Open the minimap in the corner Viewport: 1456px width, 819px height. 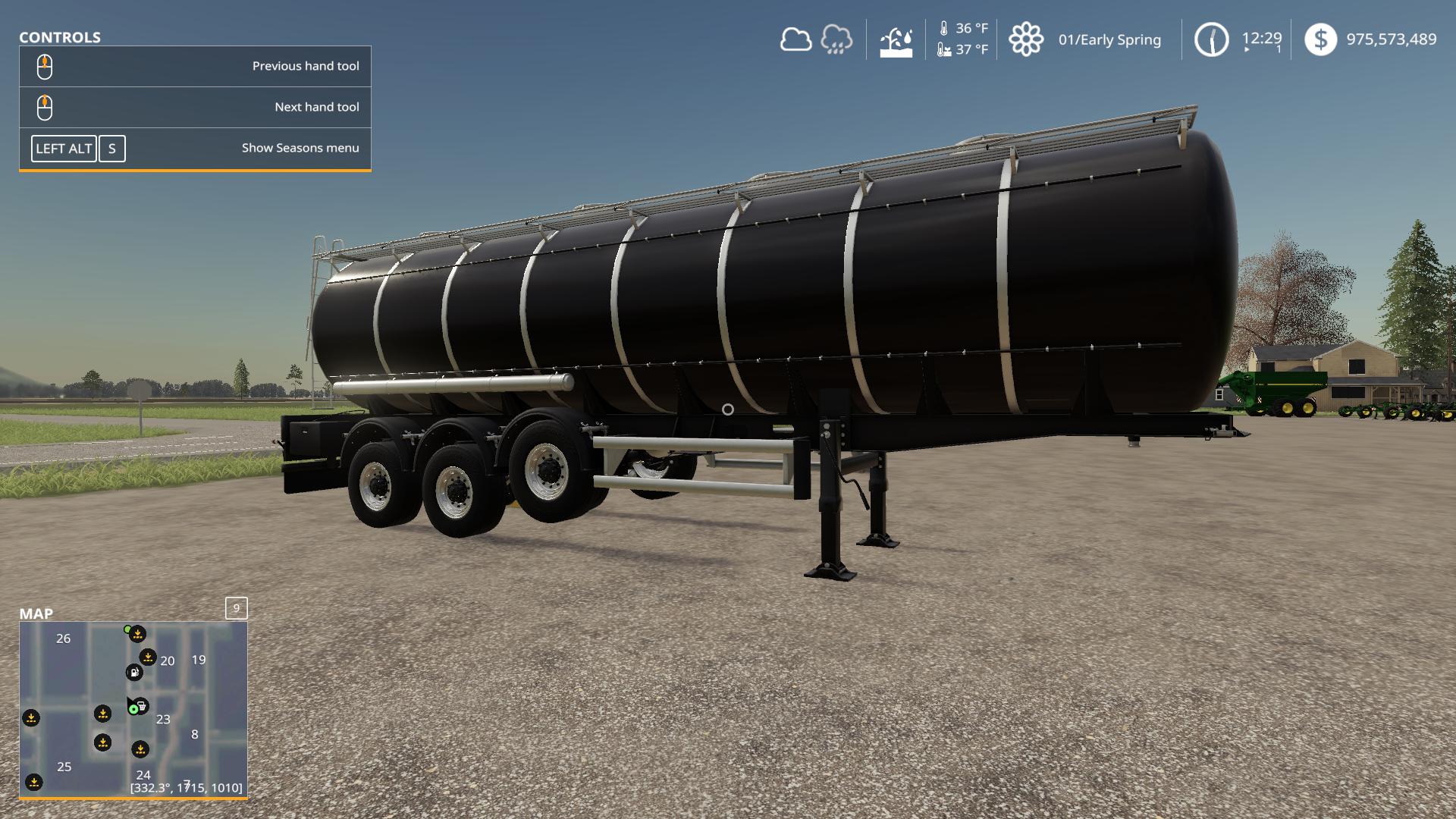133,708
